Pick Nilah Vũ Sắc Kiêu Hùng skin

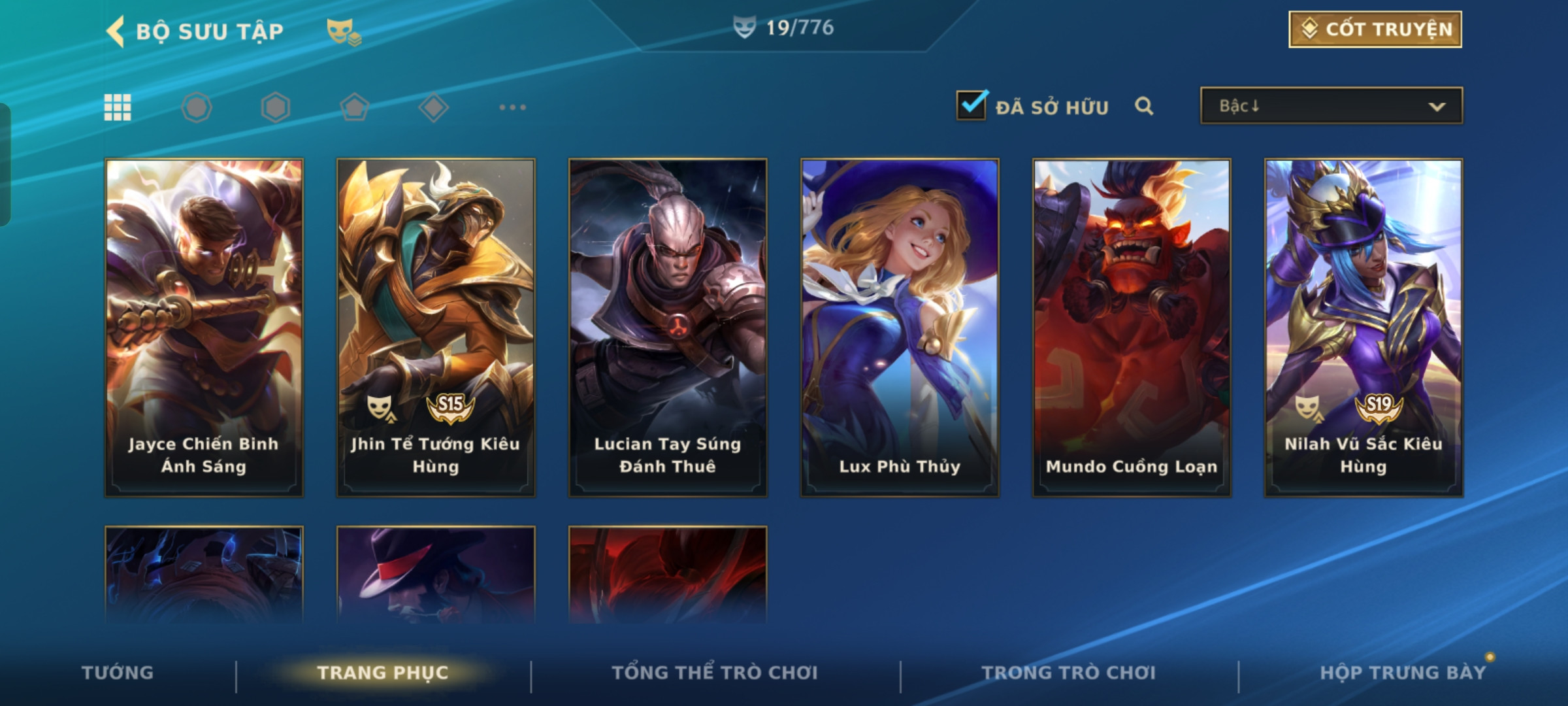tap(1364, 327)
